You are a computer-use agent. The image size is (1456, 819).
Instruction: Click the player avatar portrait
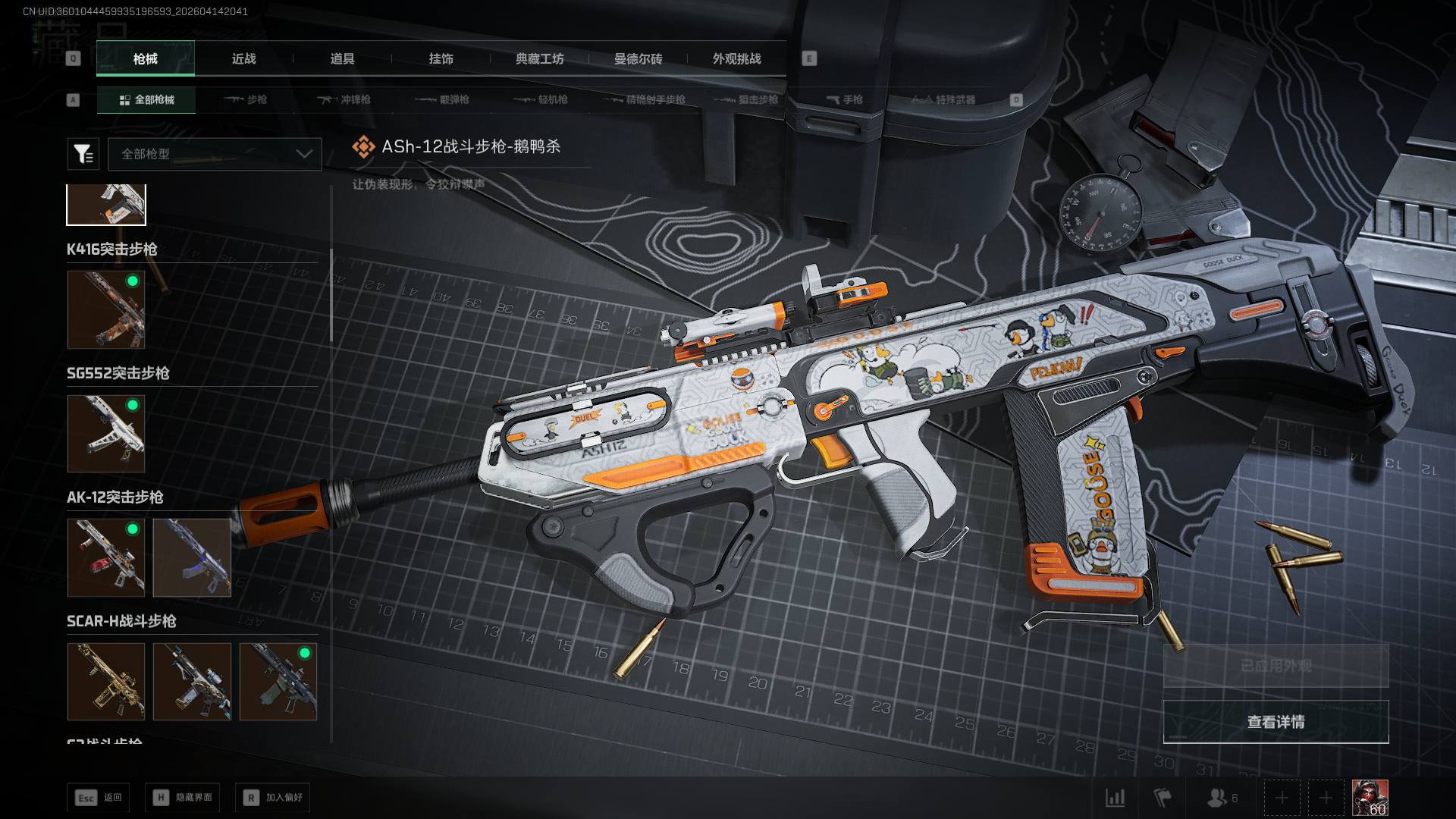click(1370, 798)
